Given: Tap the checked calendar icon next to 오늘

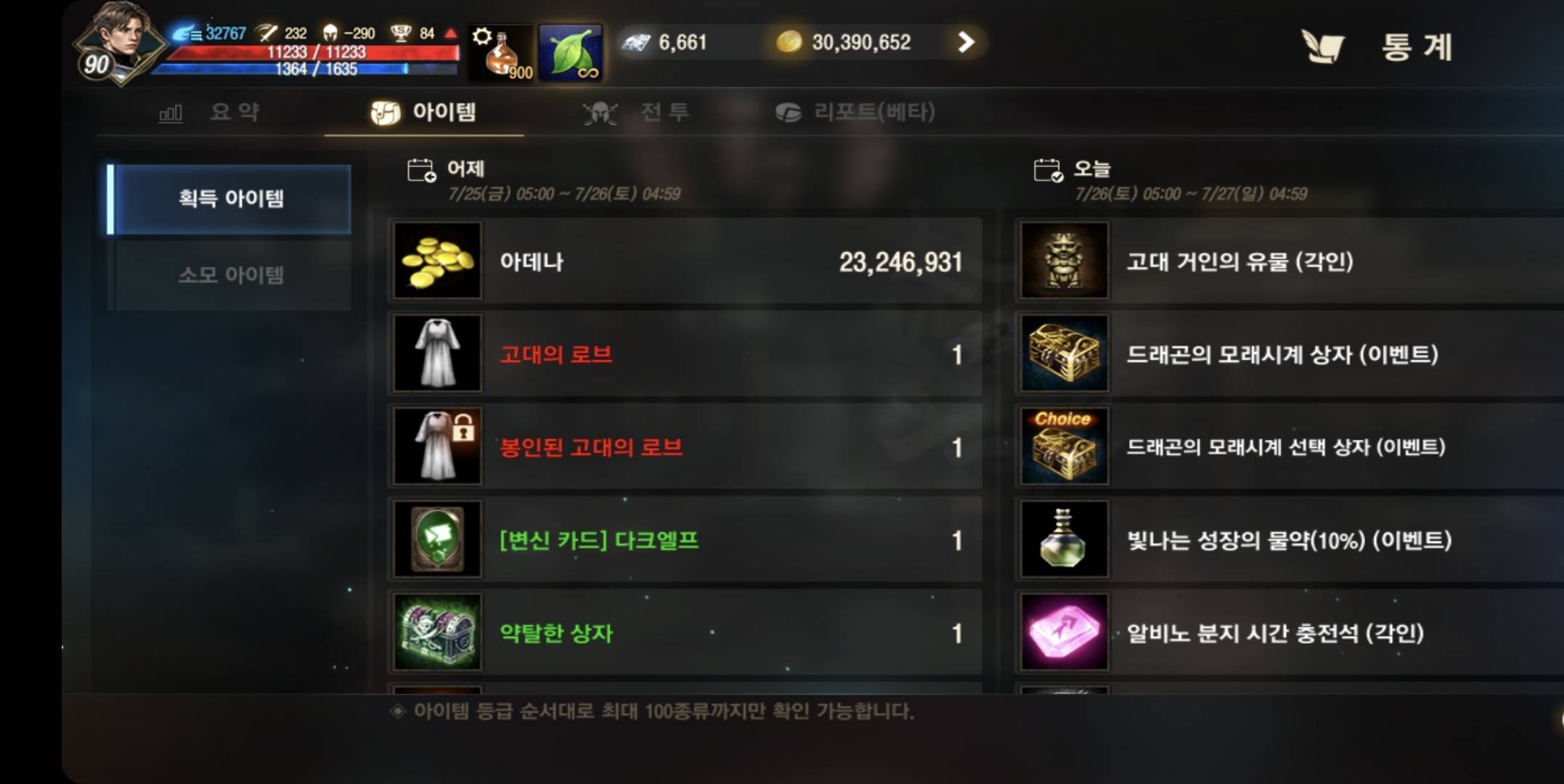Looking at the screenshot, I should [x=1048, y=169].
